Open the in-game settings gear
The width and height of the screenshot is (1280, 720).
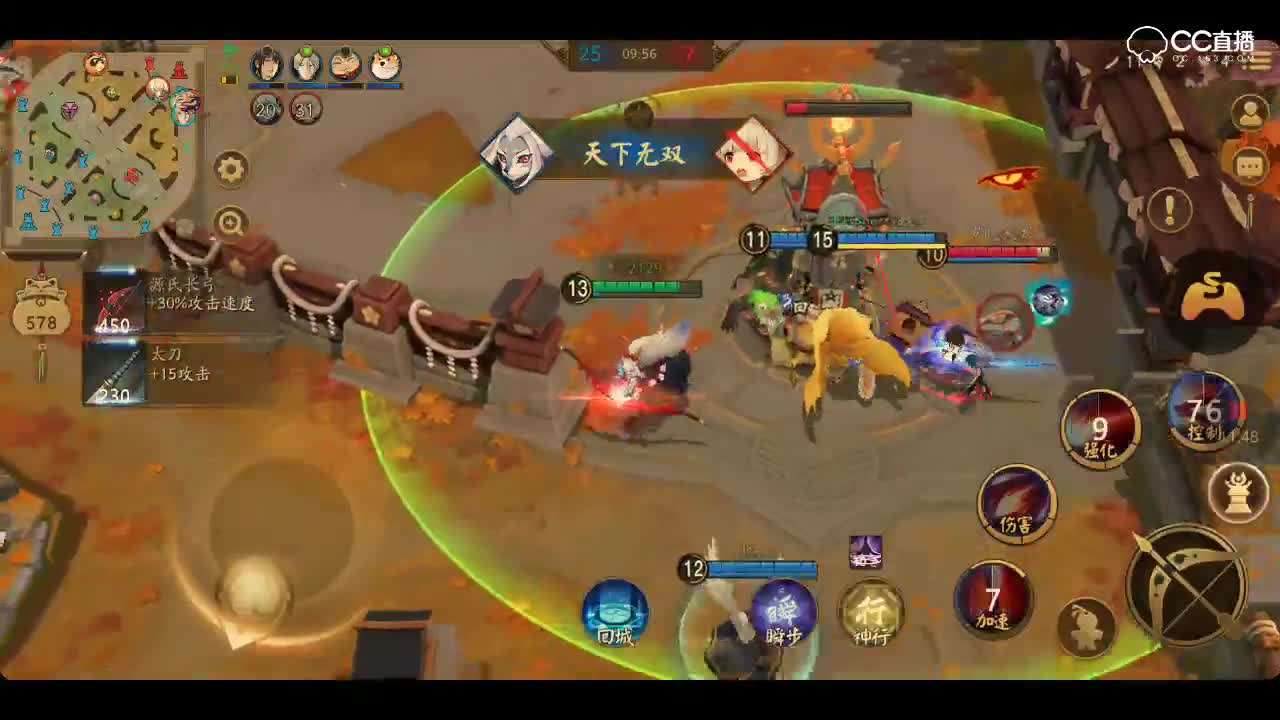231,169
